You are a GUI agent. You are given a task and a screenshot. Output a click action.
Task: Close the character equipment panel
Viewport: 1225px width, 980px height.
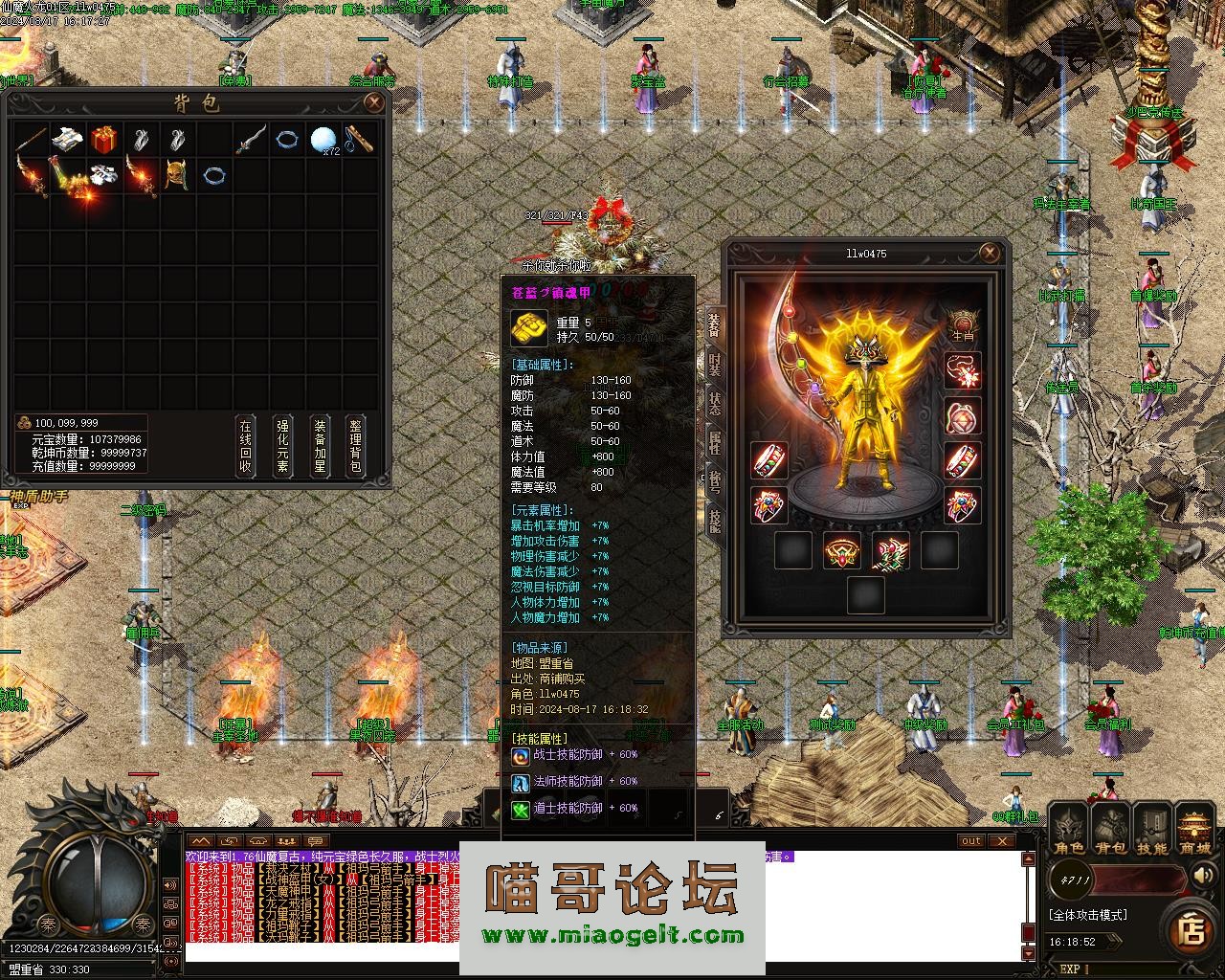[x=991, y=253]
